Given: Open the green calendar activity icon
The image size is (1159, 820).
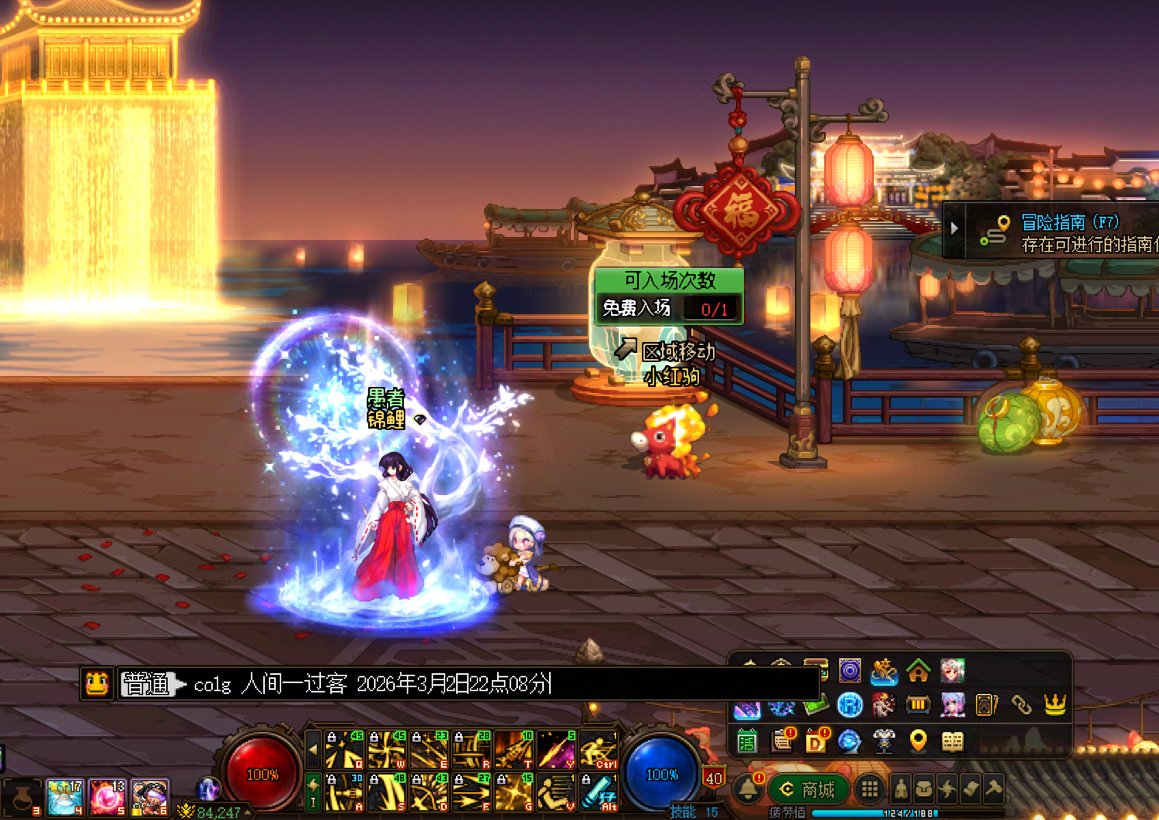Looking at the screenshot, I should coord(747,741).
